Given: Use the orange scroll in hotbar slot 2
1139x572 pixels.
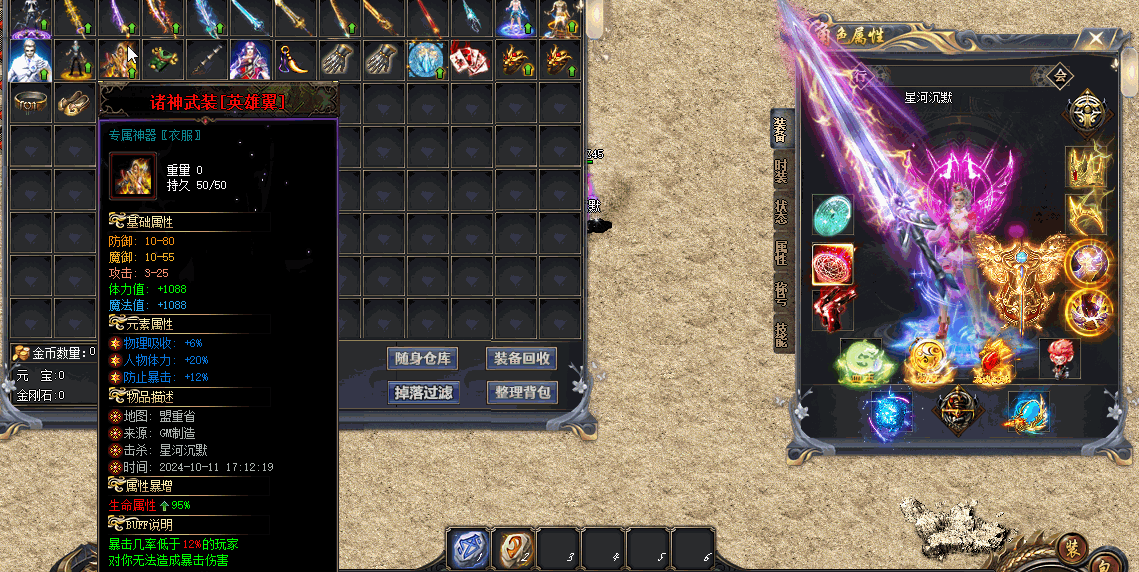Looking at the screenshot, I should (x=513, y=548).
